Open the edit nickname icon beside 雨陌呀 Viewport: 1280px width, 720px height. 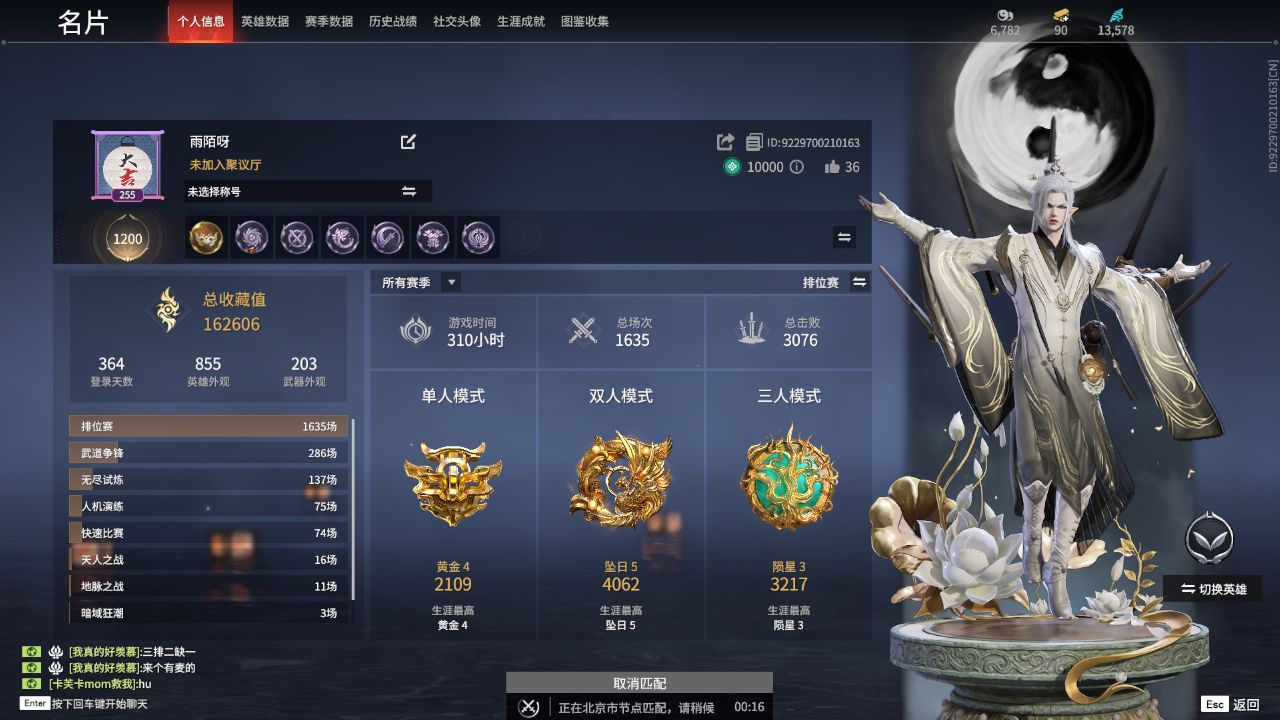point(408,143)
